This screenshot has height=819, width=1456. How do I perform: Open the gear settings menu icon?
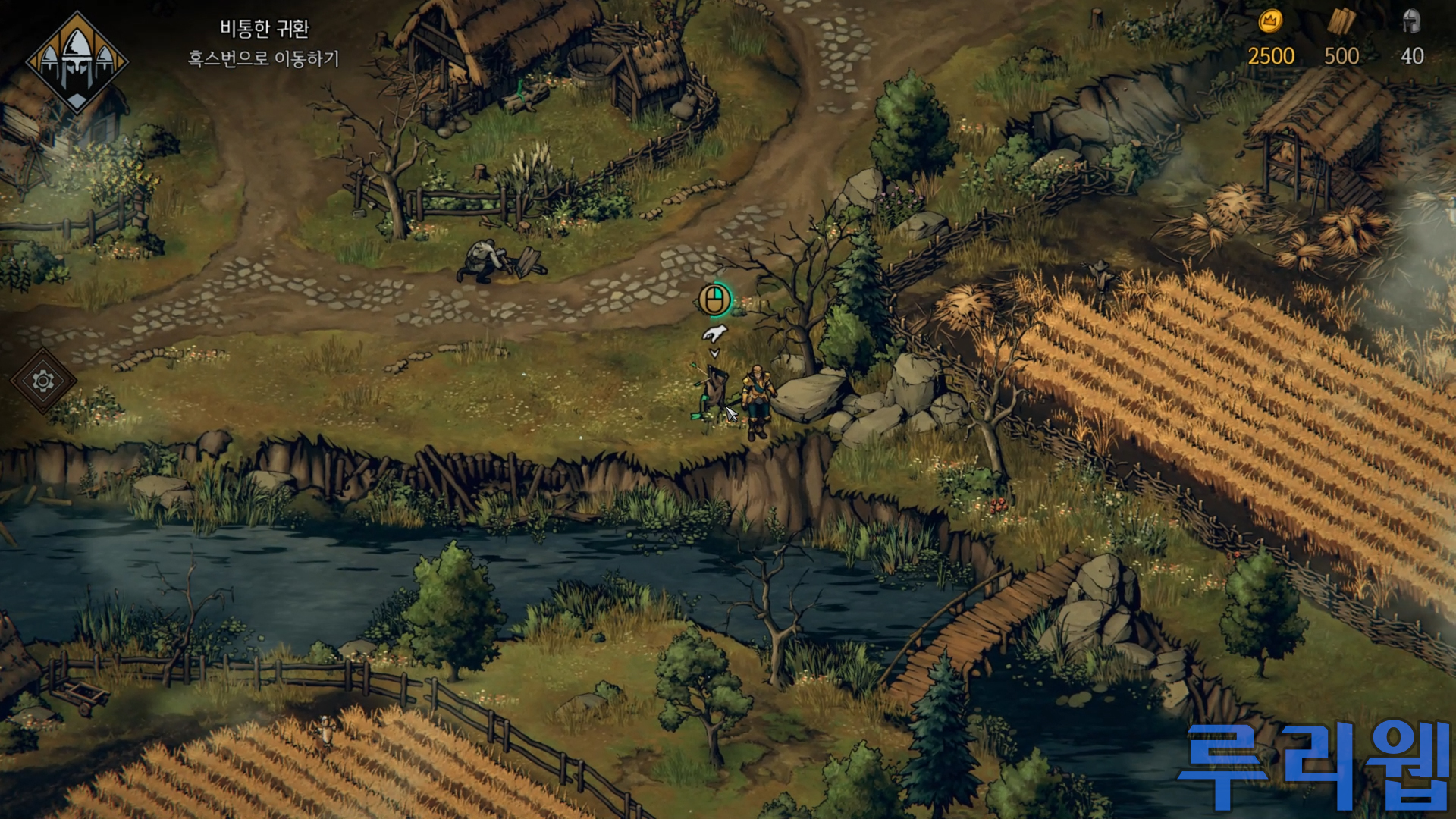tap(43, 381)
